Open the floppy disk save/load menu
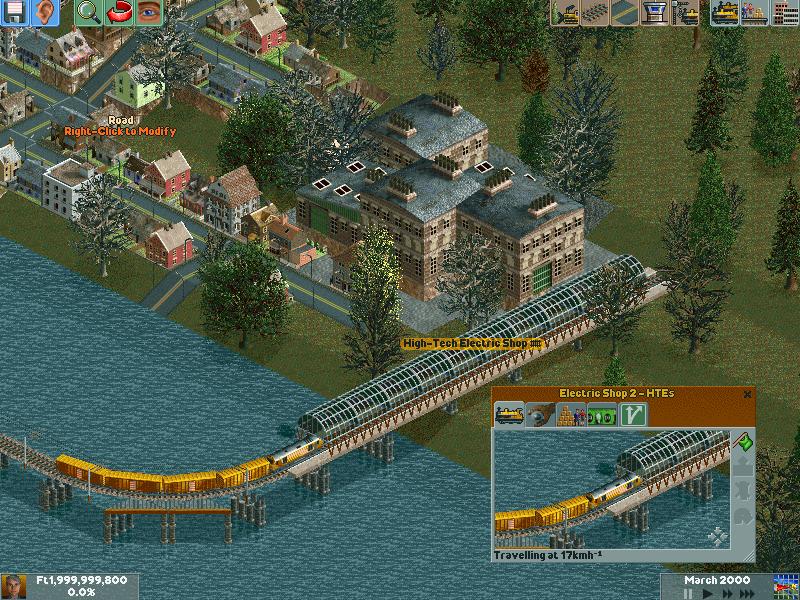 tap(16, 13)
